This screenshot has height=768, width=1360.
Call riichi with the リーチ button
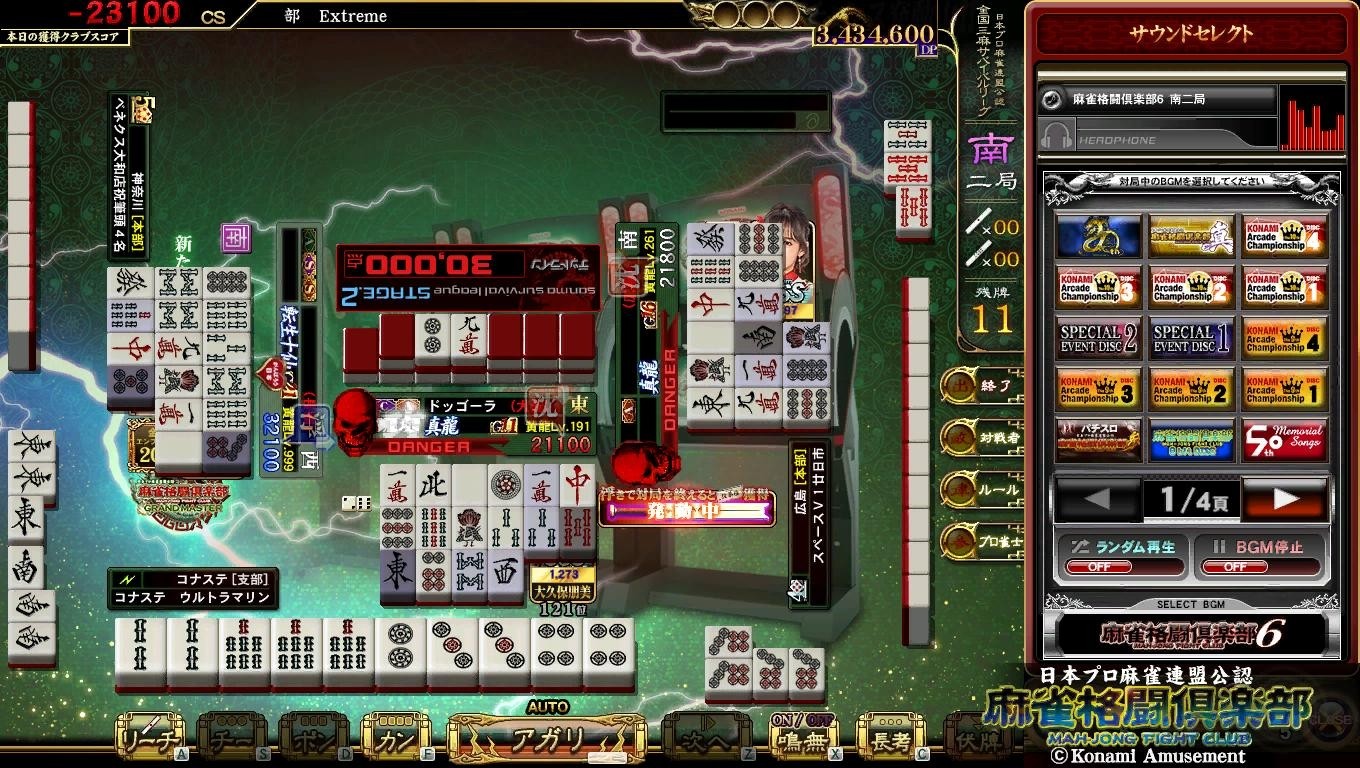point(151,739)
